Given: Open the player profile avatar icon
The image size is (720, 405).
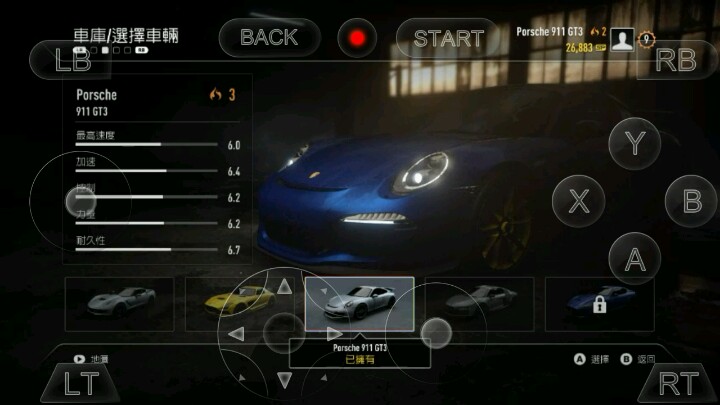Looking at the screenshot, I should [626, 39].
